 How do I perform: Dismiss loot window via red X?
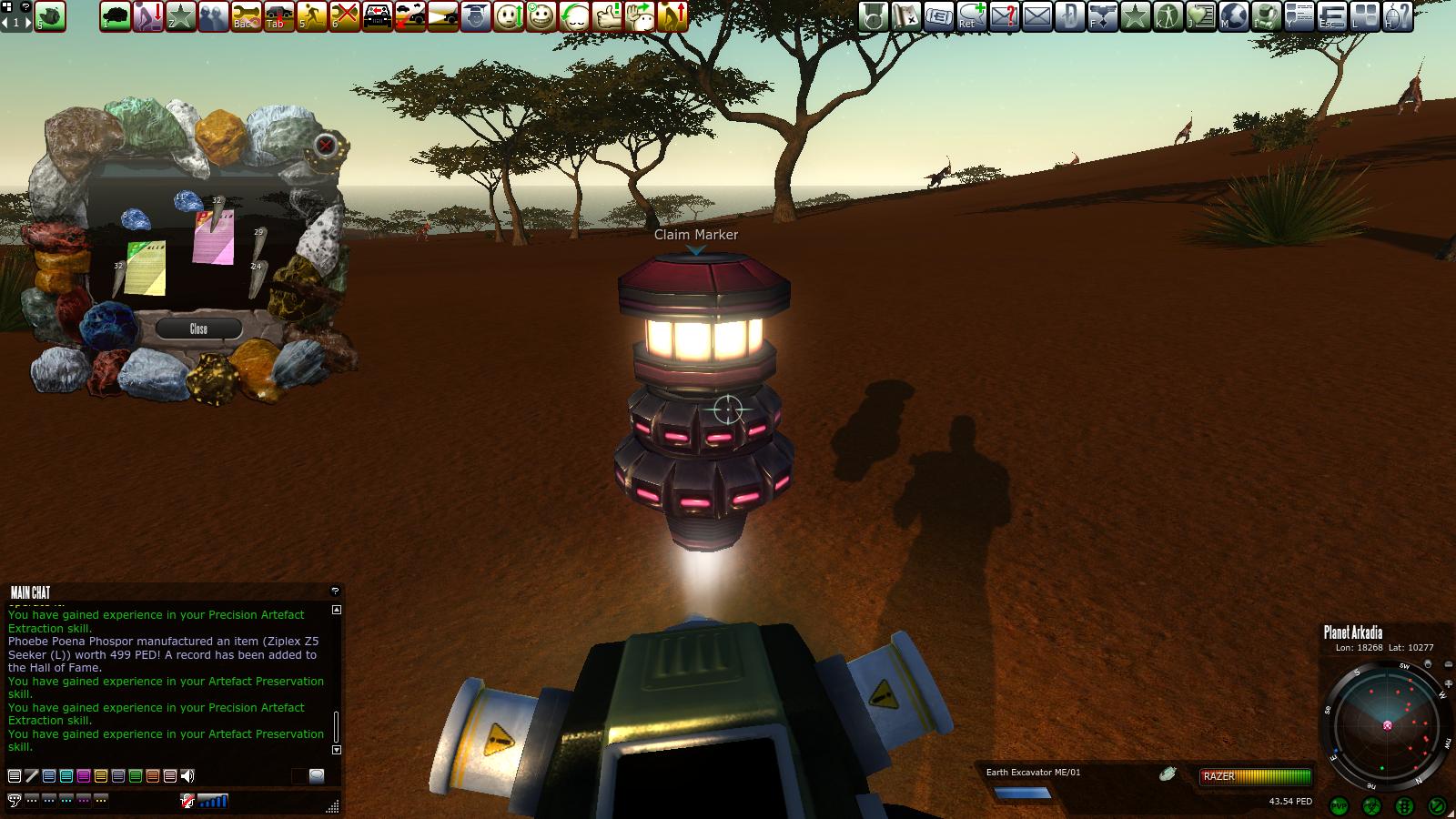click(326, 145)
